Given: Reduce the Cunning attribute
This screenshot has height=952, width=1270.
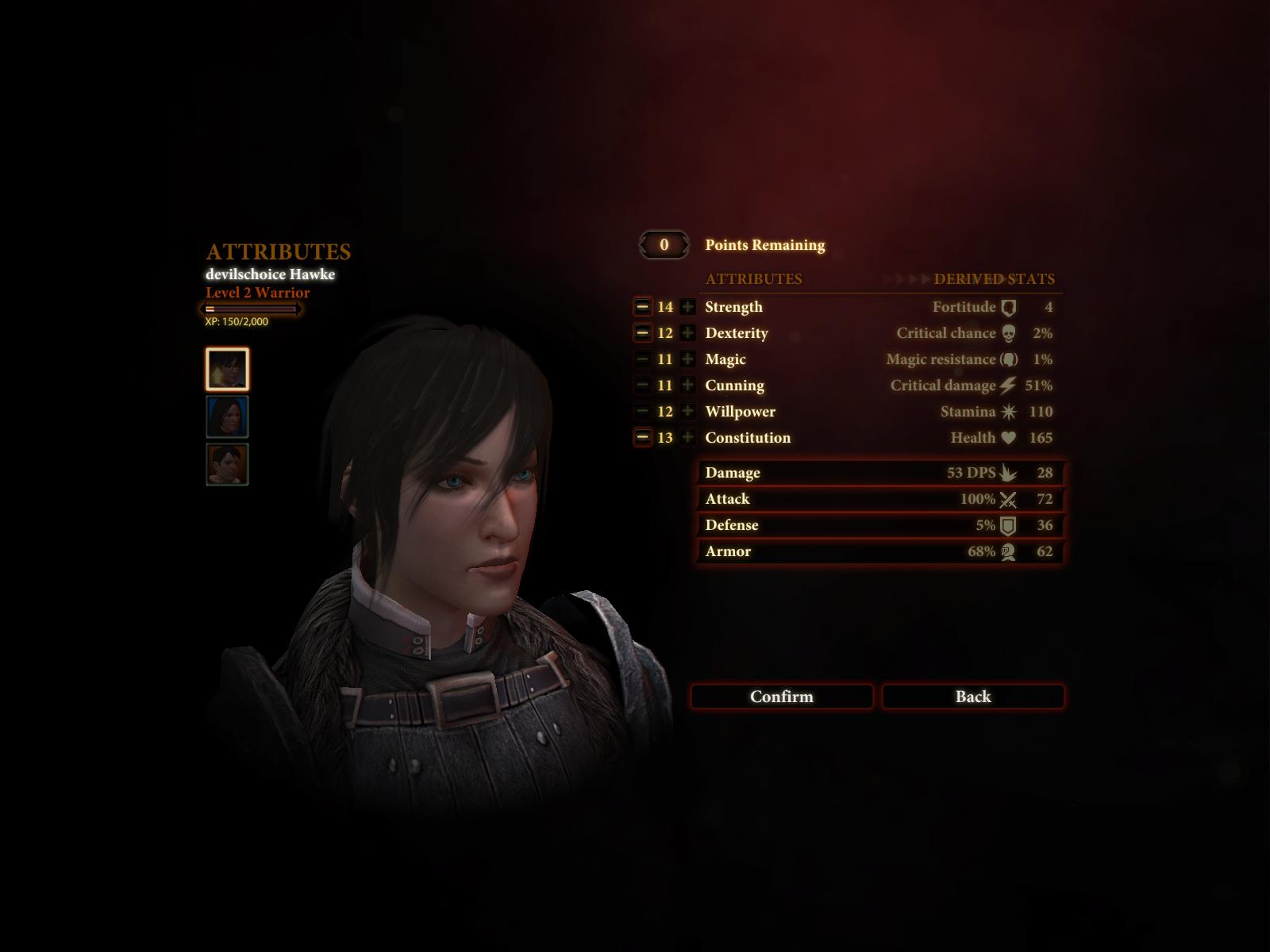Looking at the screenshot, I should (642, 386).
